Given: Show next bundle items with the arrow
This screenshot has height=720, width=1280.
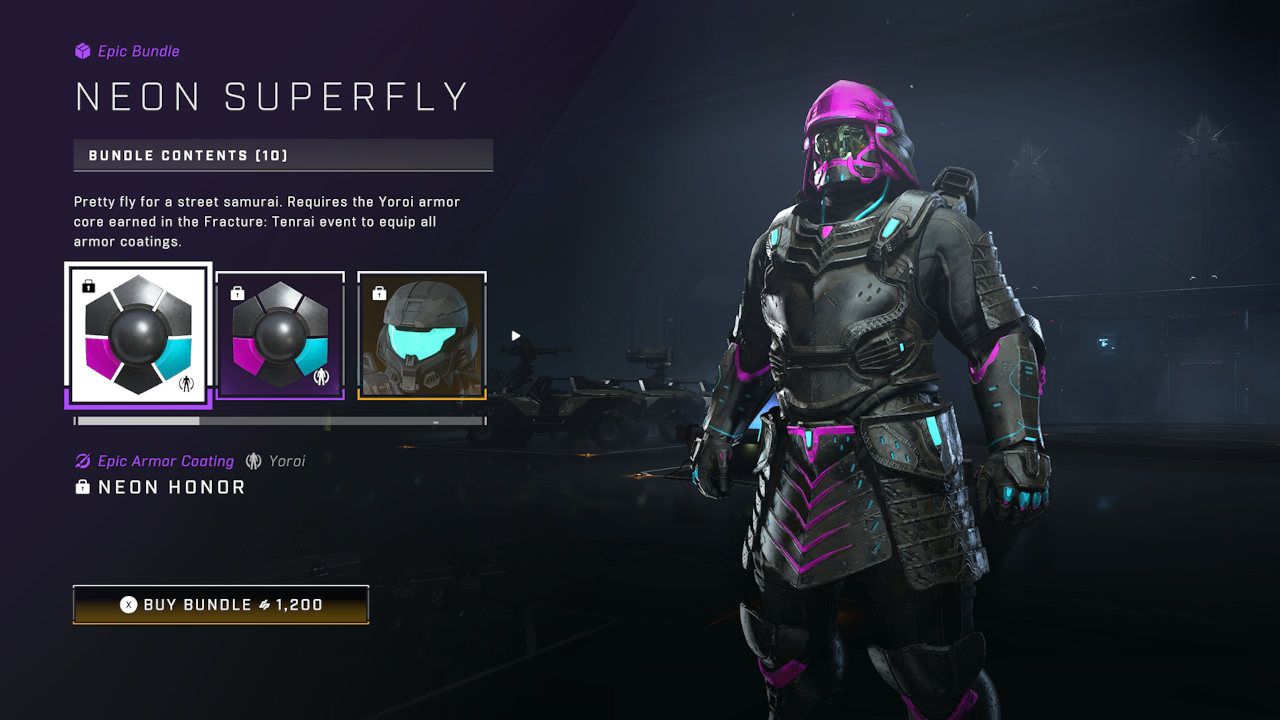Looking at the screenshot, I should 516,336.
